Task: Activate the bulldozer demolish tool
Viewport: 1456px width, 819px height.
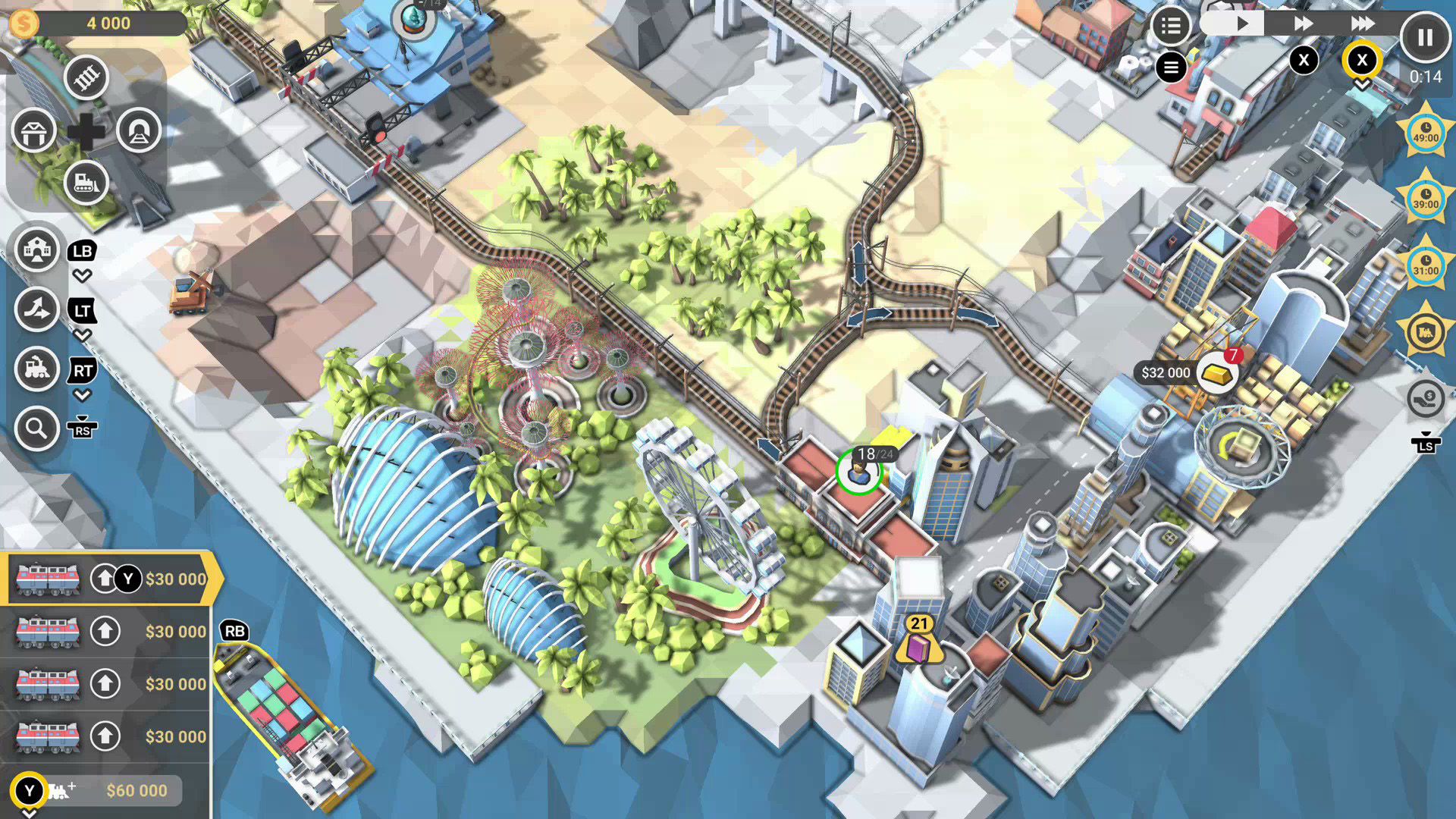Action: [86, 182]
